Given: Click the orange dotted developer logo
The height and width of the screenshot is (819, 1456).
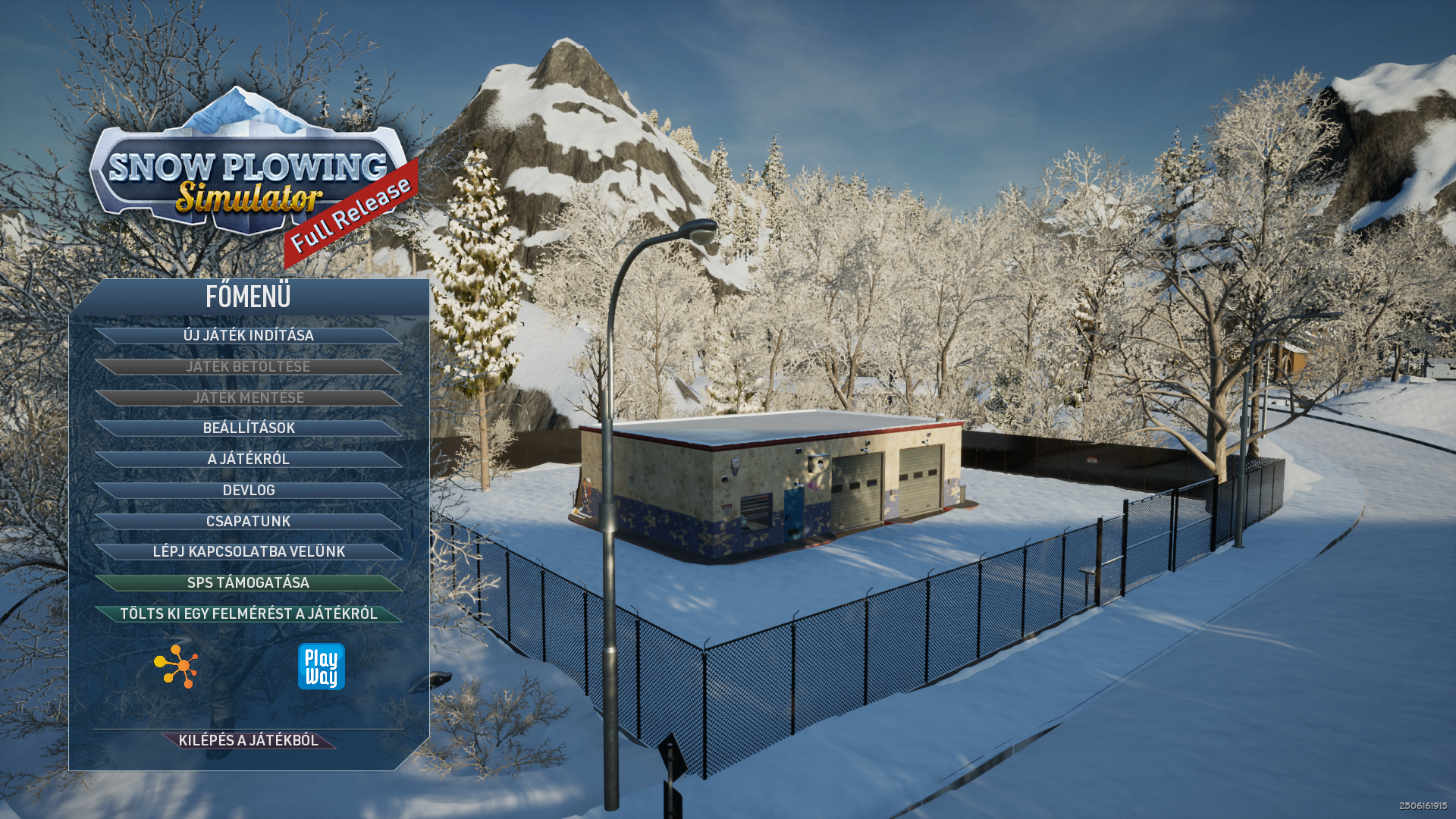Looking at the screenshot, I should [177, 667].
